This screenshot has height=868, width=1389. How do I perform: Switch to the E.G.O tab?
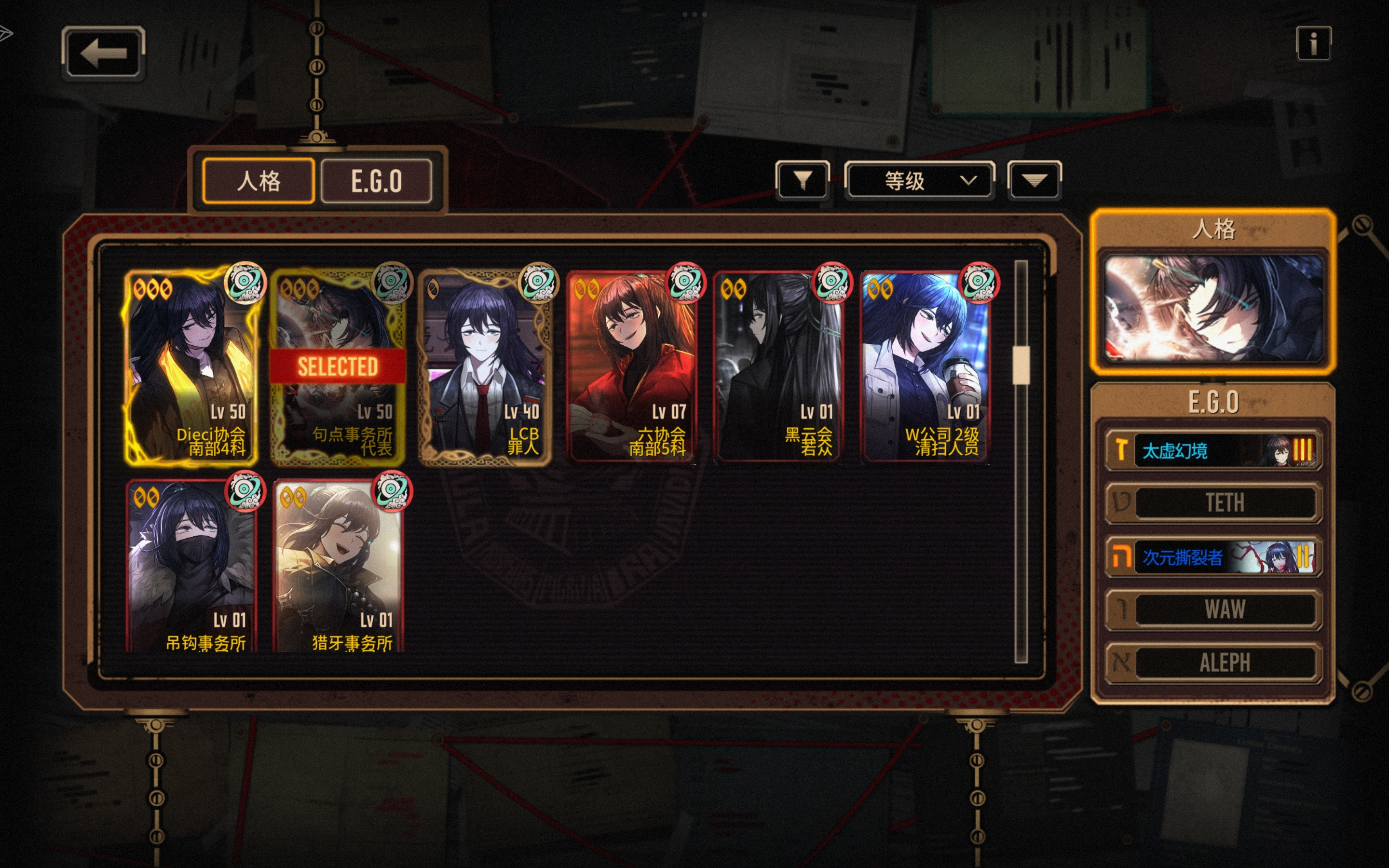coord(376,181)
